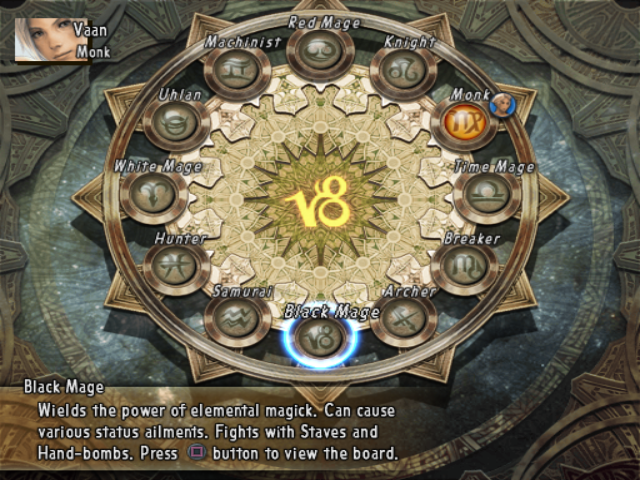Pick the Monk job medallion
The height and width of the screenshot is (480, 640).
463,124
